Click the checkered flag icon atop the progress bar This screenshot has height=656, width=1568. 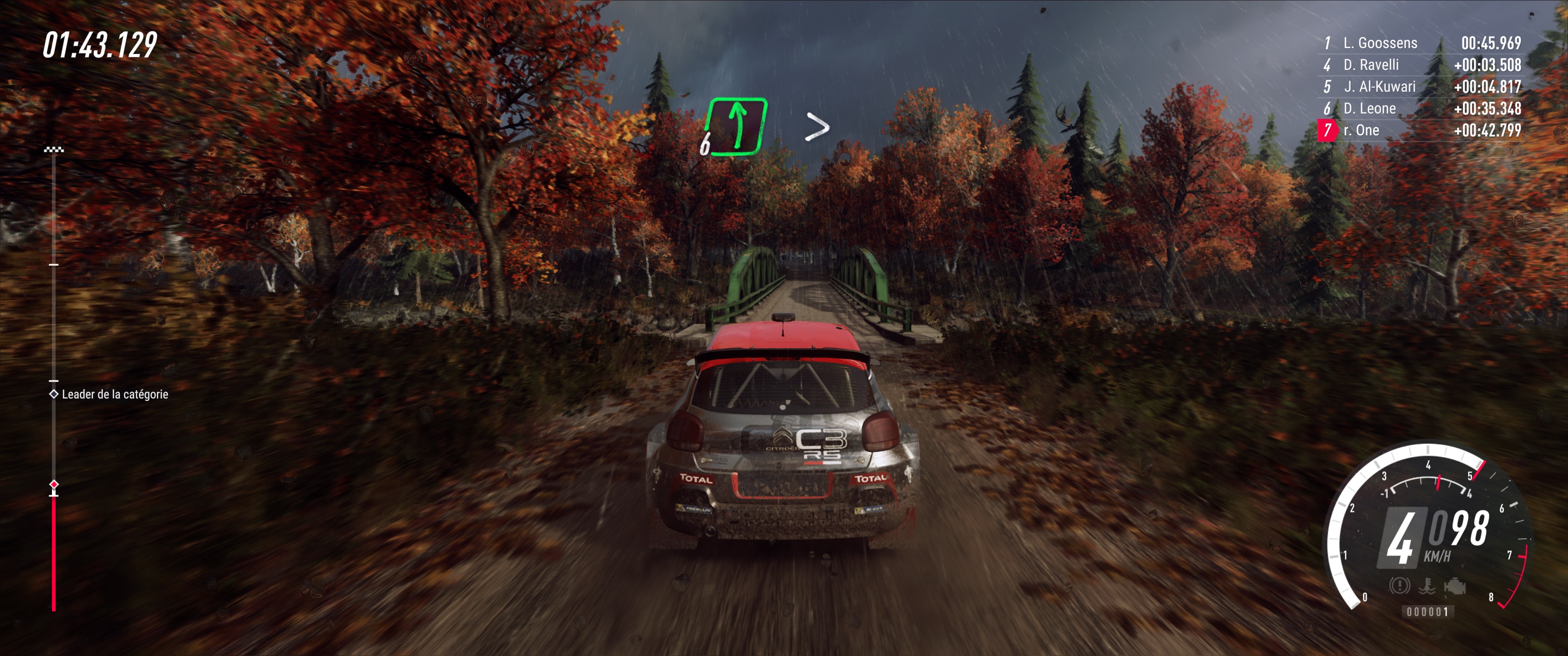pos(53,148)
